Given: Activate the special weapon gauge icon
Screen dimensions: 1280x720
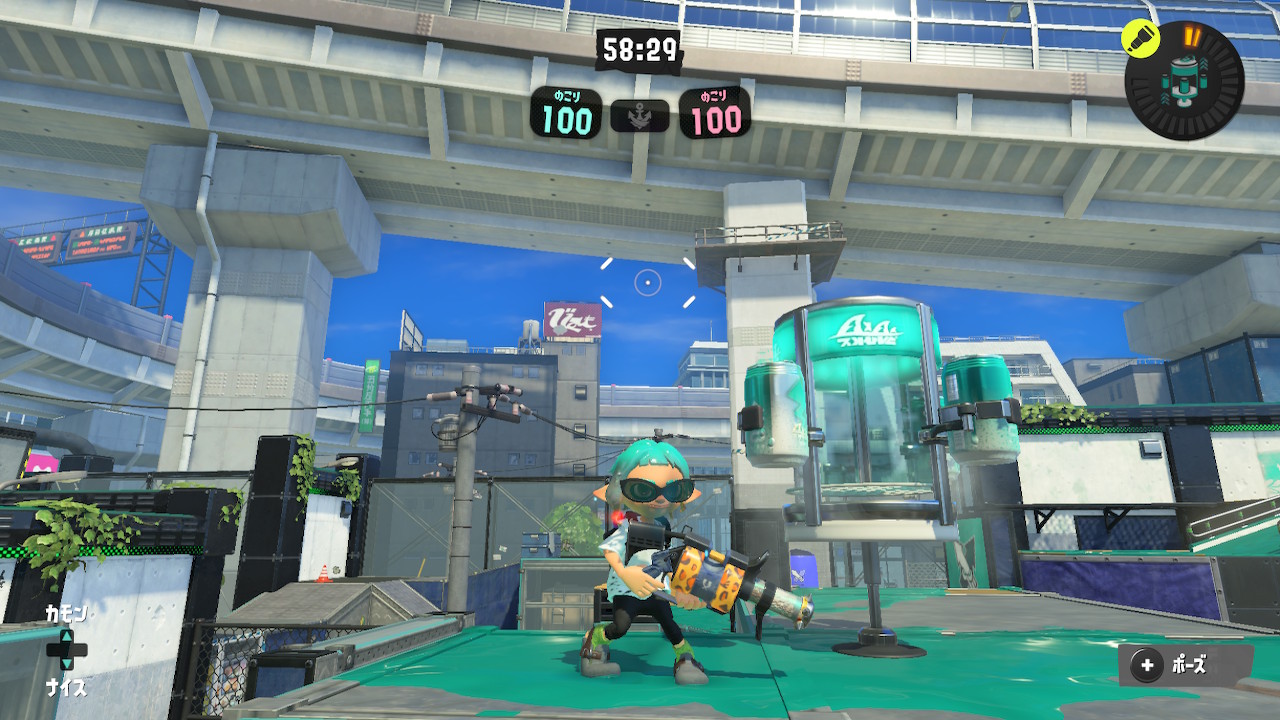Looking at the screenshot, I should (1187, 81).
